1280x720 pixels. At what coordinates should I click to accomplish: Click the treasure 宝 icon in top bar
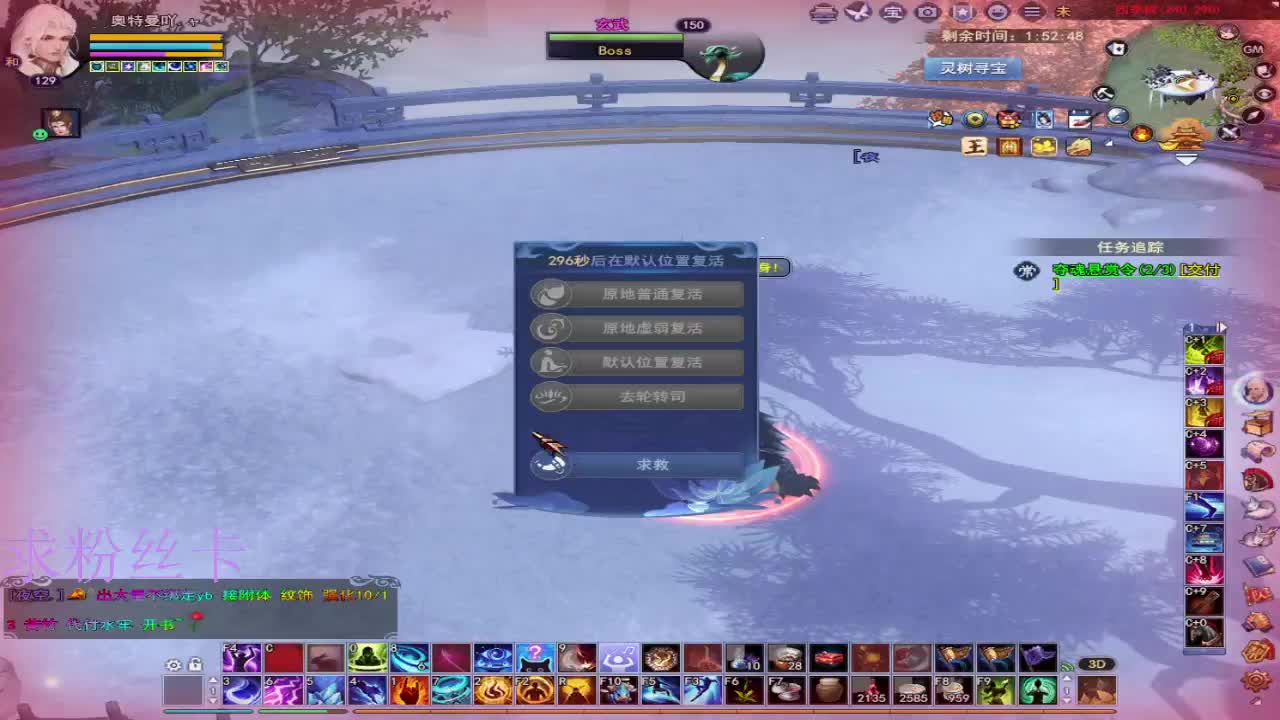coord(891,12)
